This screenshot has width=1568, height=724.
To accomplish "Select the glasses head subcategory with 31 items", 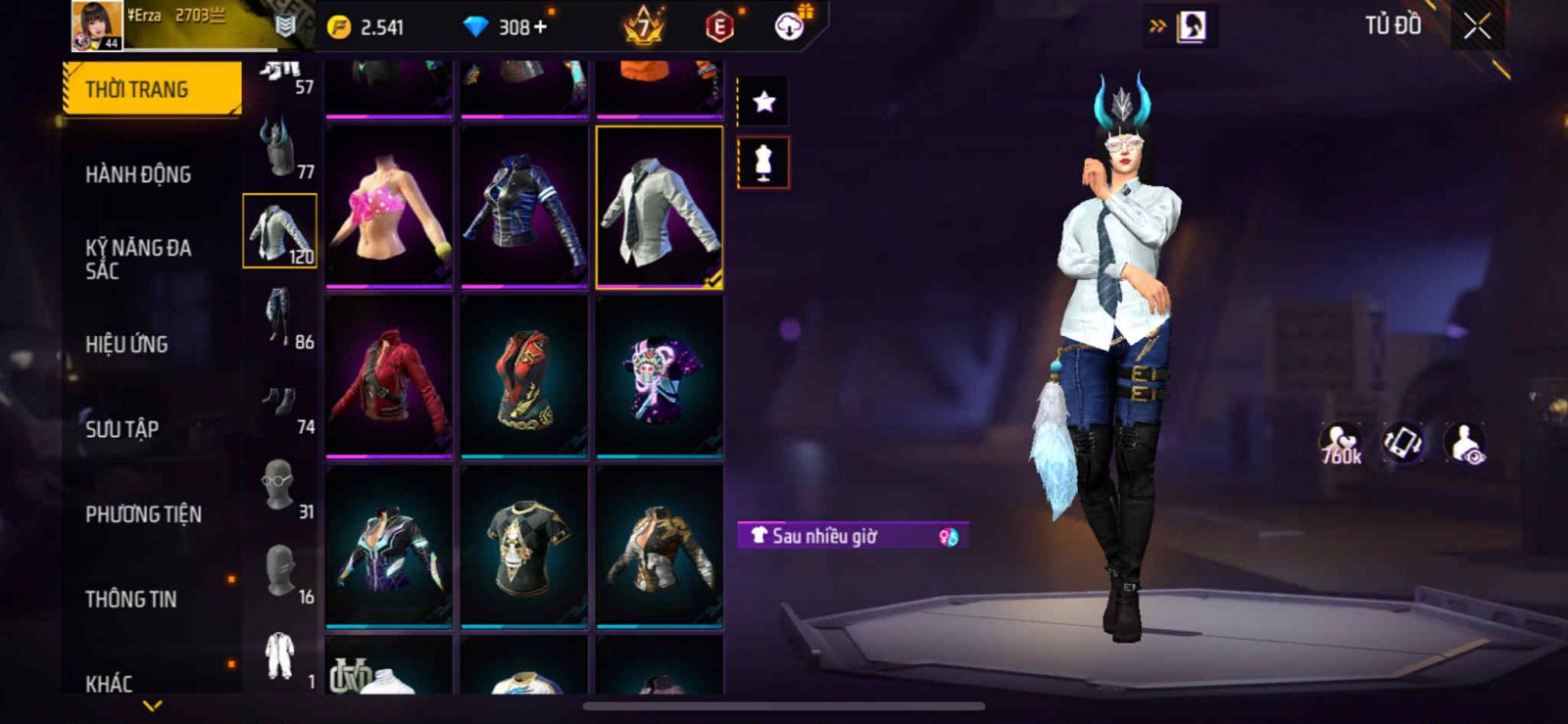I will coord(280,487).
